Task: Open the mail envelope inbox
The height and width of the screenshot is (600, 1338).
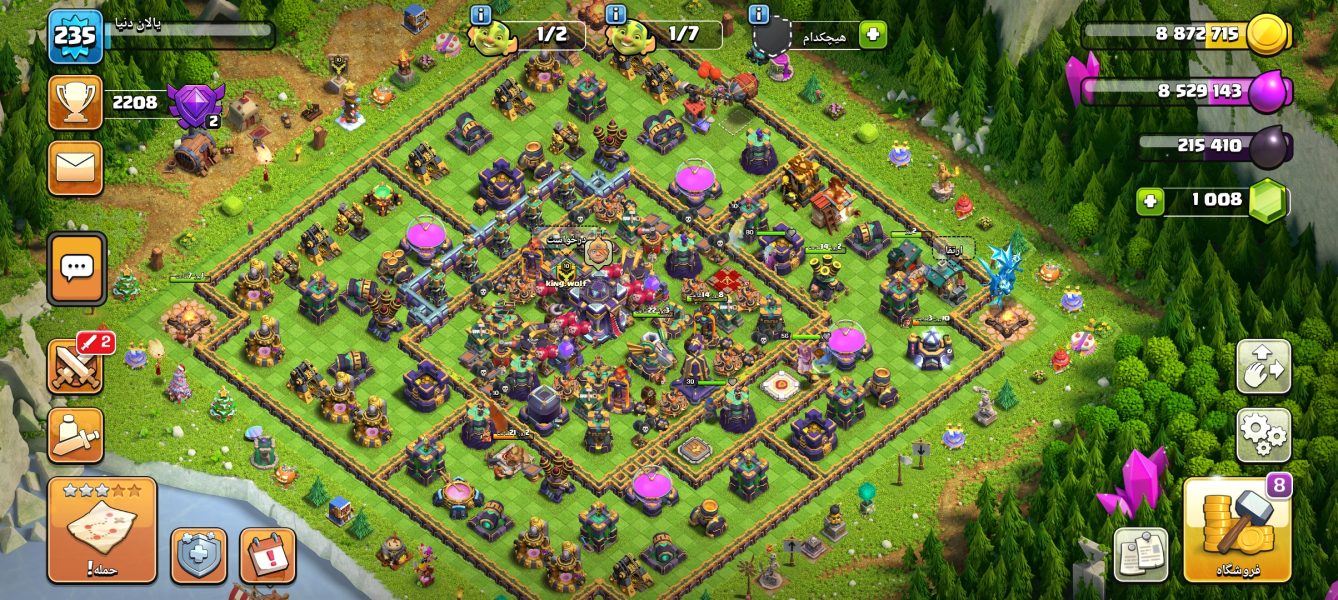Action: pos(75,167)
